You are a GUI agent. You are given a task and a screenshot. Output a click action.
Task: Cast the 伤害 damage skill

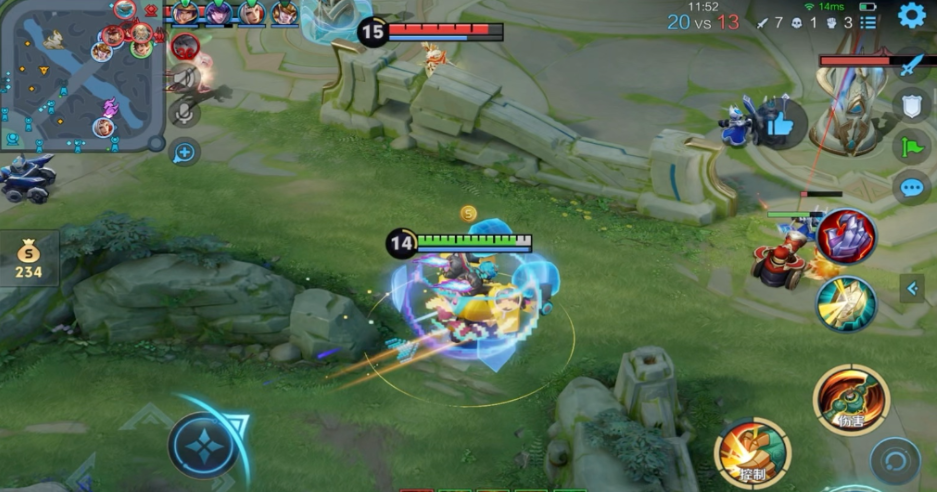pyautogui.click(x=851, y=398)
